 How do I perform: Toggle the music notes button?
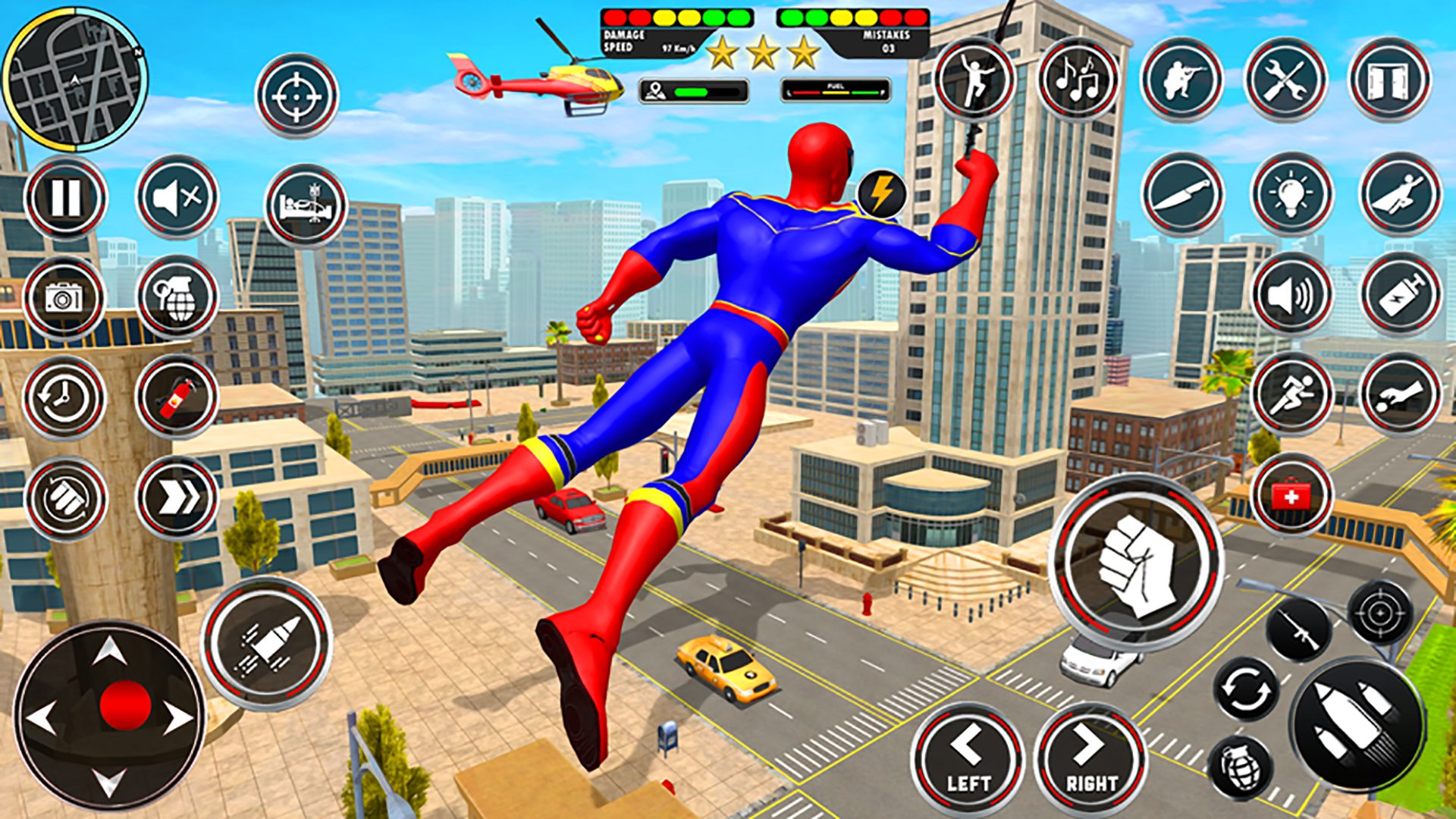[x=1078, y=79]
